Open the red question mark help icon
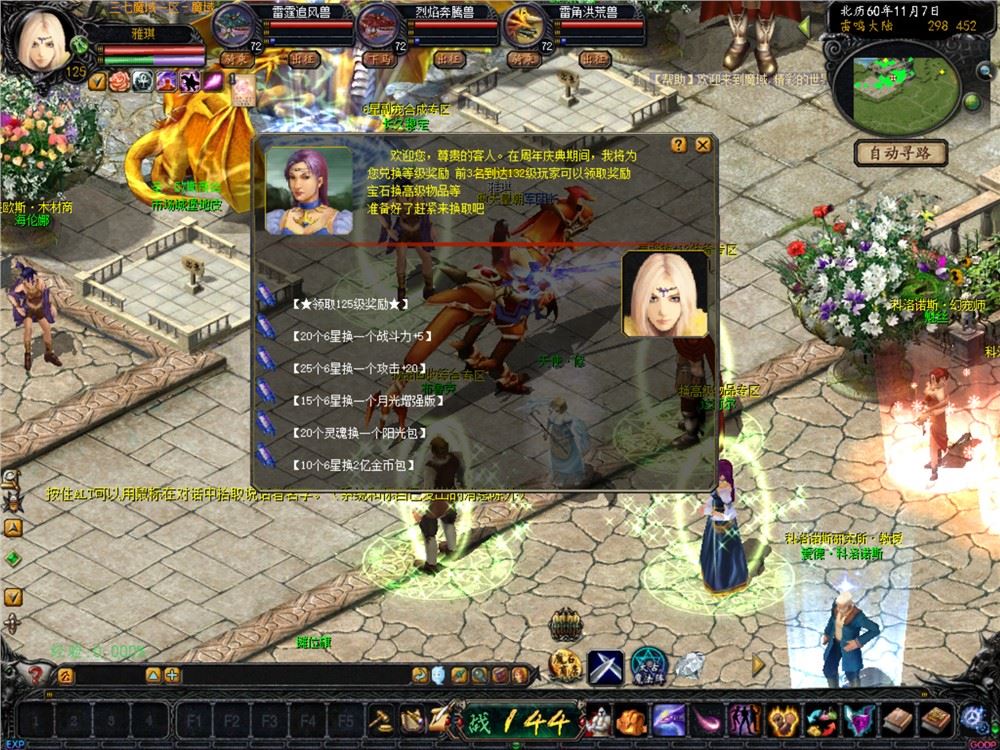 37,675
